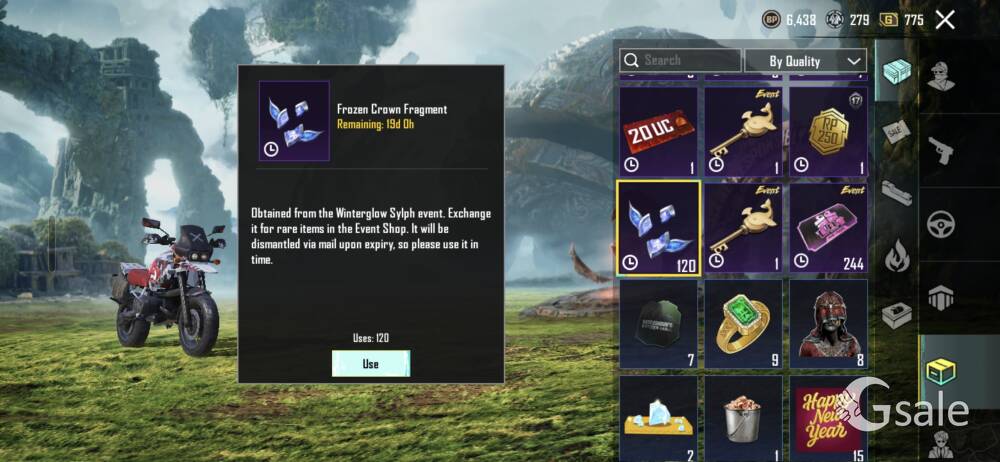Viewport: 1000px width, 462px height.
Task: Close the inventory screen
Action: [945, 19]
